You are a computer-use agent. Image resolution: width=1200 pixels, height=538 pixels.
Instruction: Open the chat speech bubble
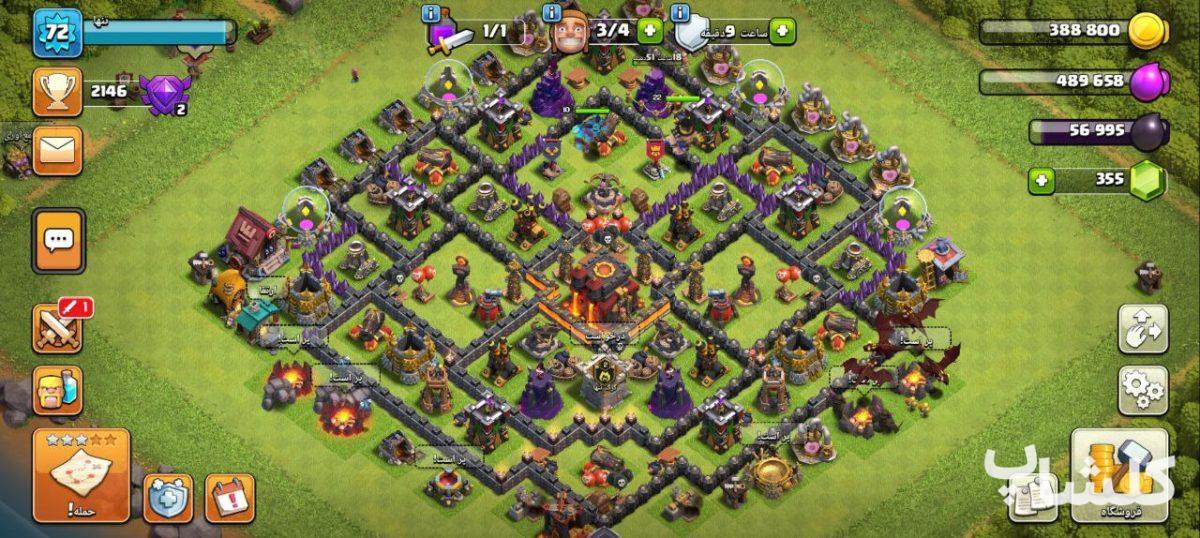(x=58, y=240)
